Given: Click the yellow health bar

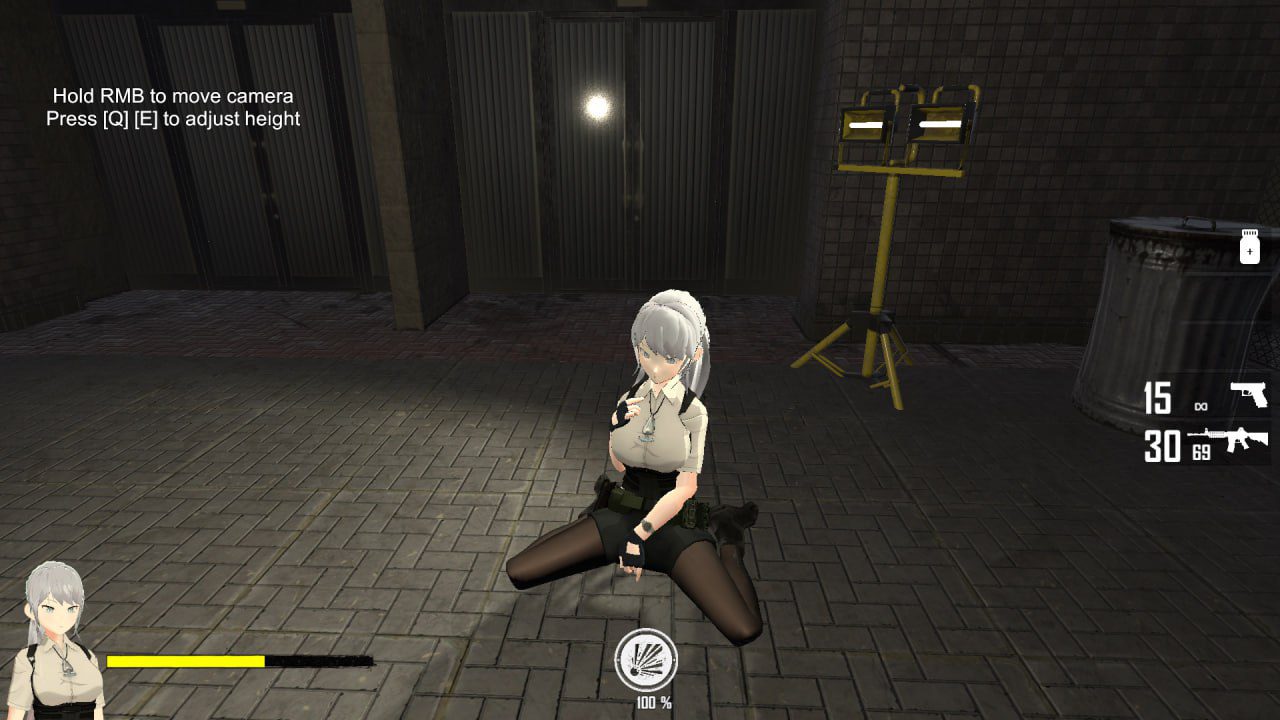Looking at the screenshot, I should tap(185, 660).
